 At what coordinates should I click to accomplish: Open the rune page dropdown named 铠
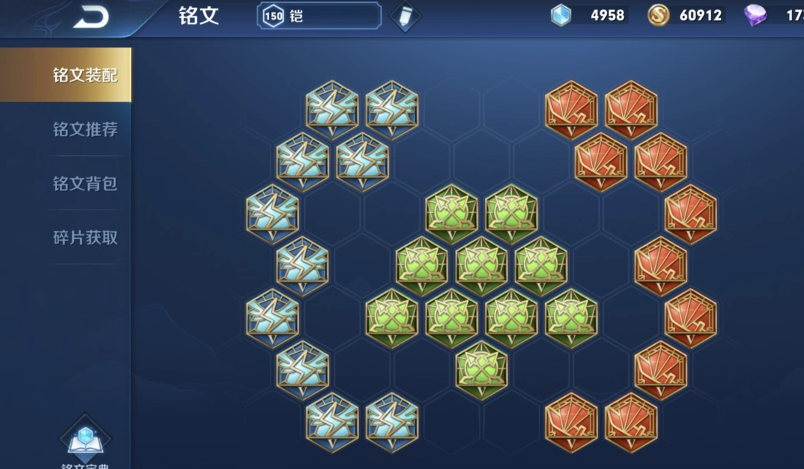click(319, 16)
